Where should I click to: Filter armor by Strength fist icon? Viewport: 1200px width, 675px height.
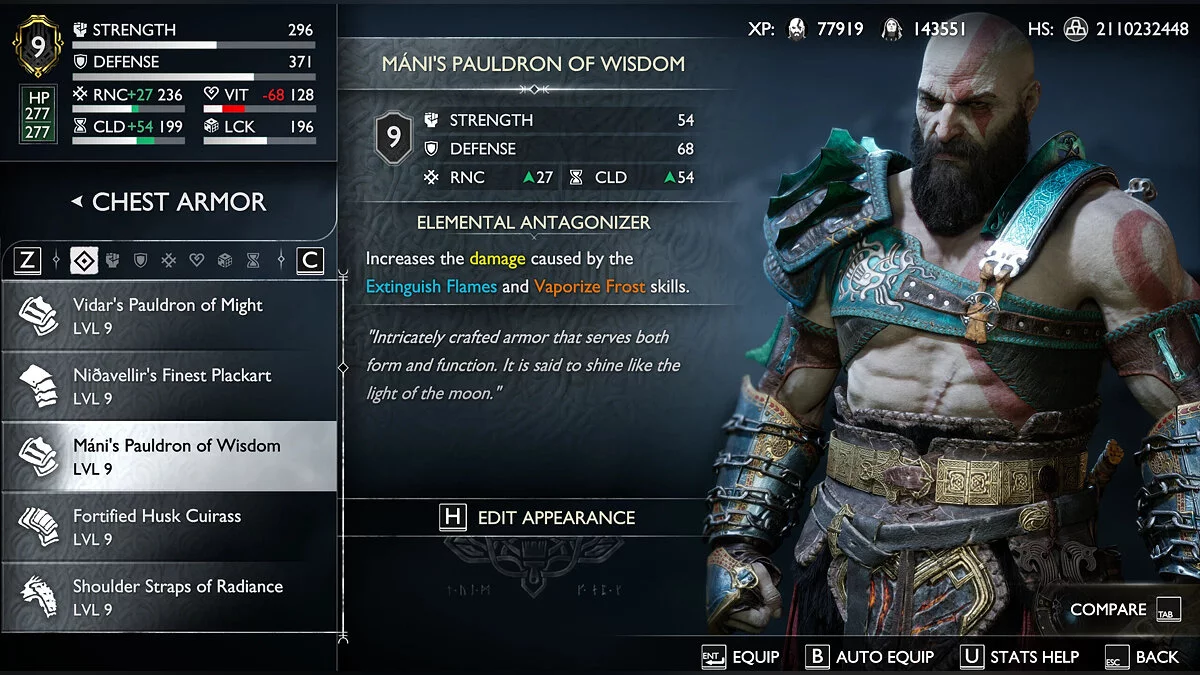pyautogui.click(x=113, y=261)
